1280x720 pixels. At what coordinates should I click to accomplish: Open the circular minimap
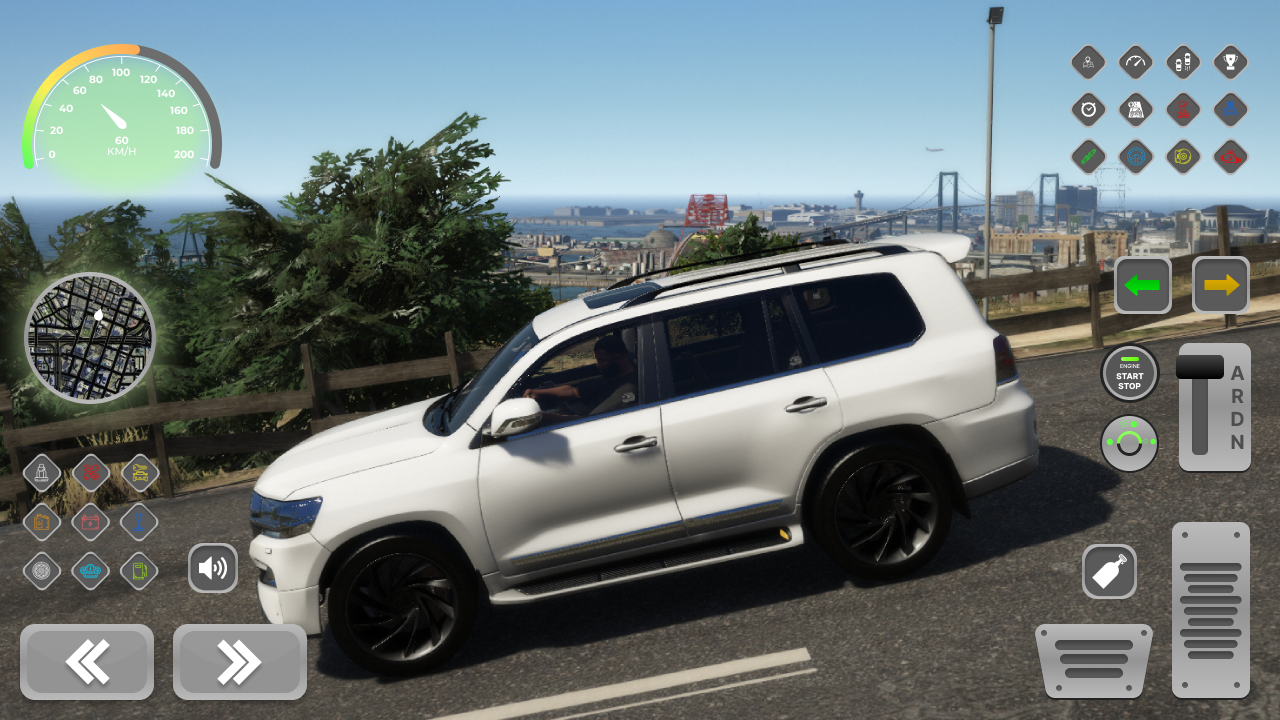90,338
